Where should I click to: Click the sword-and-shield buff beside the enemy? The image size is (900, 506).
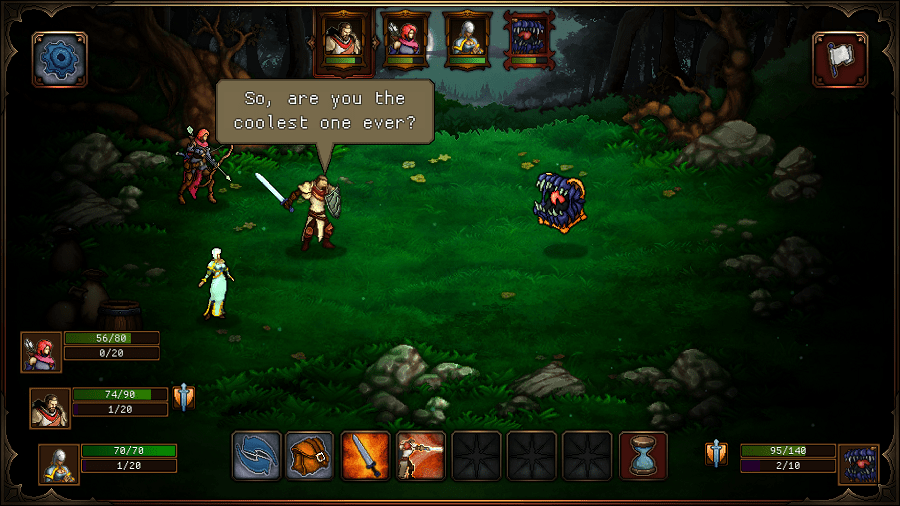(x=716, y=454)
